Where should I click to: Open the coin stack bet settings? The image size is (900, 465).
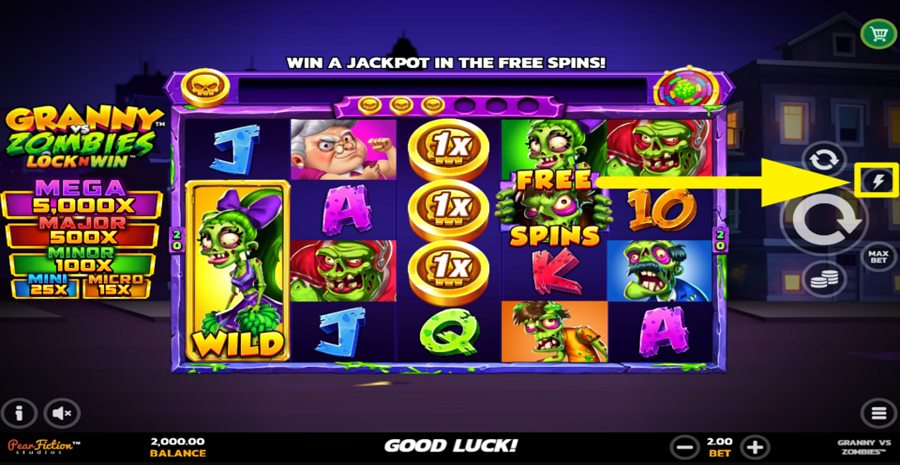824,279
